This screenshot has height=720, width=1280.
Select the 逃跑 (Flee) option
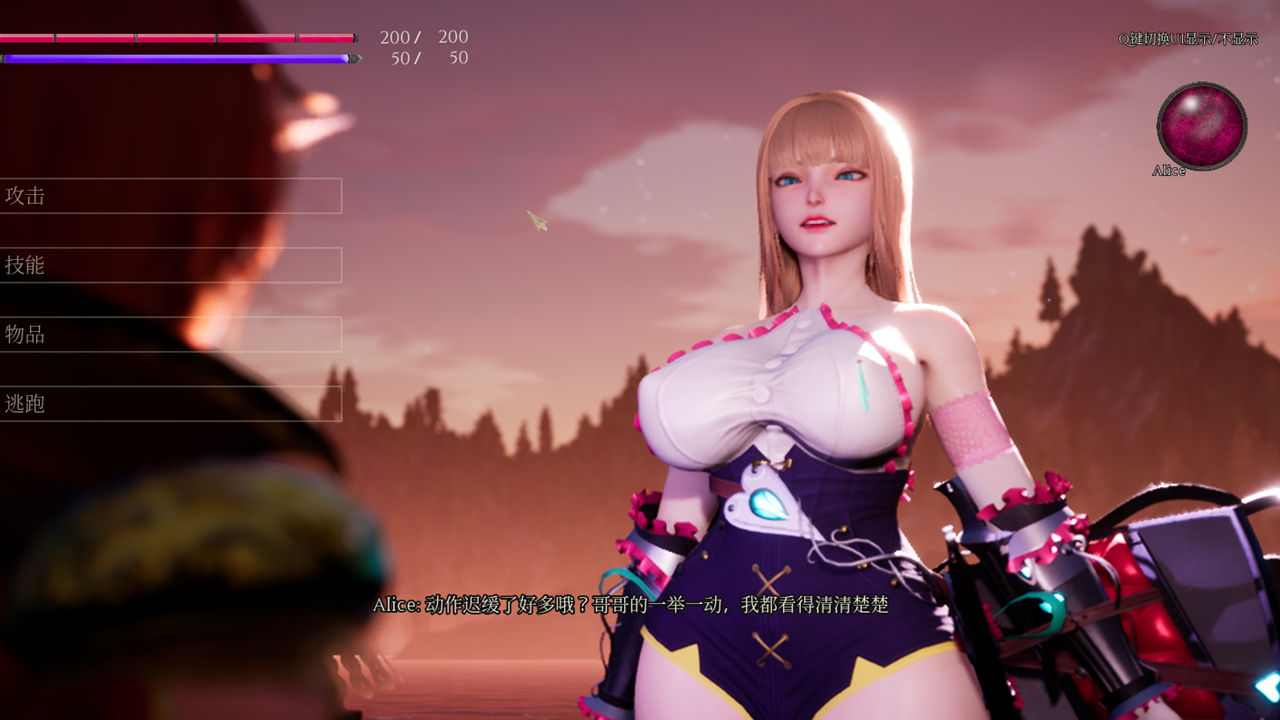(x=170, y=404)
